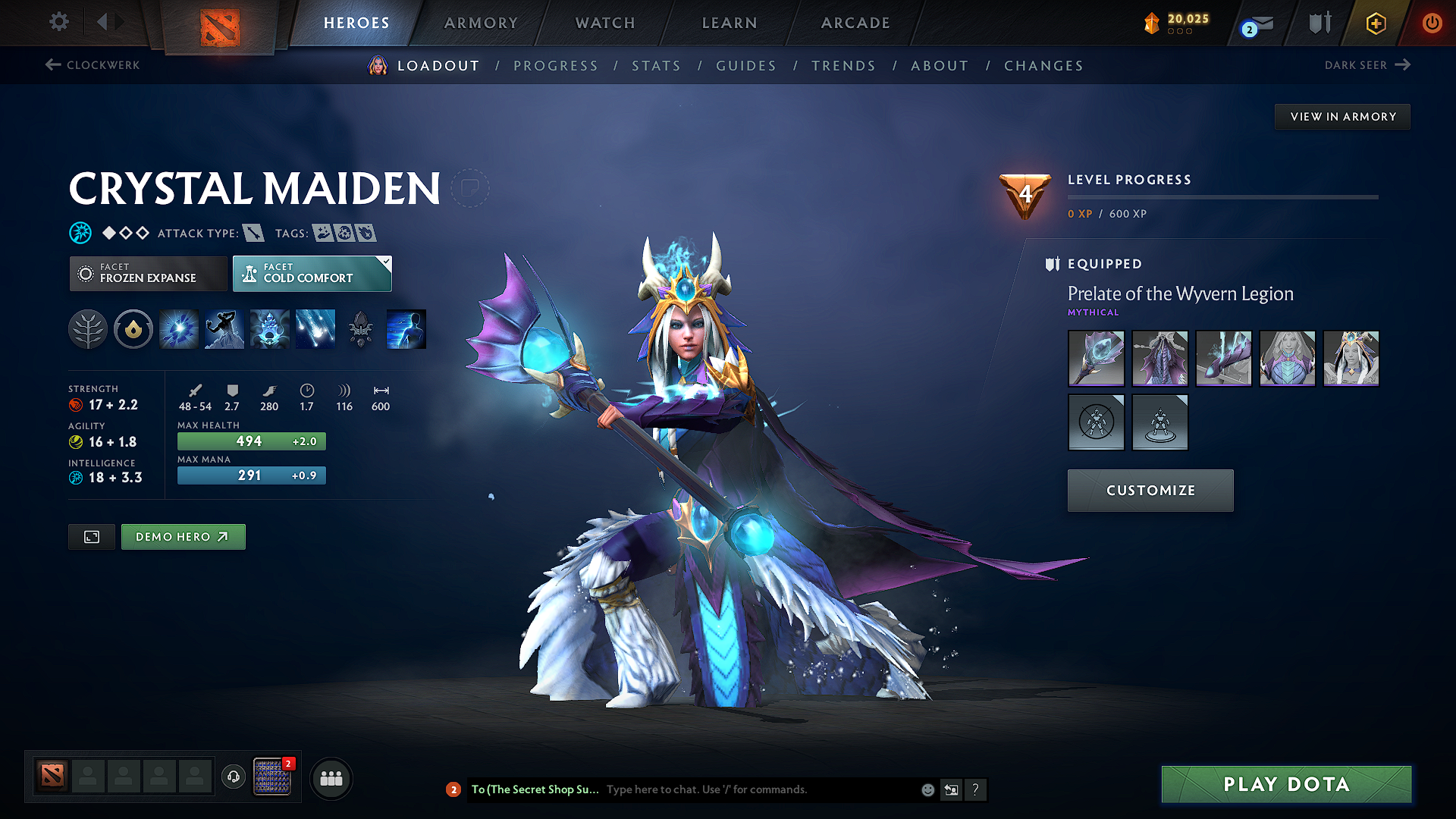Viewport: 1456px width, 819px height.
Task: Open the settings gear icon
Action: tap(59, 21)
